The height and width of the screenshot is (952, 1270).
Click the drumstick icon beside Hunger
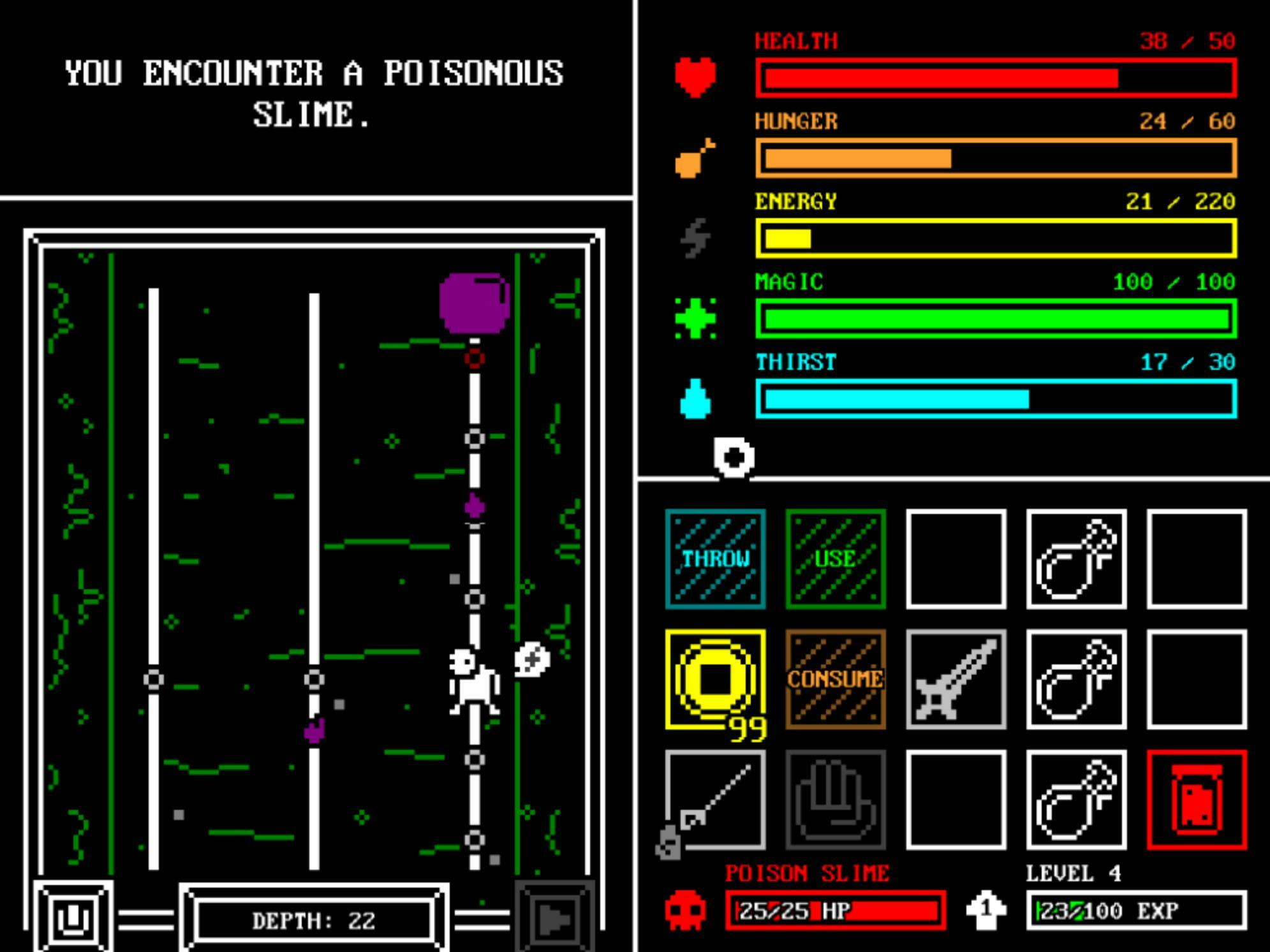tap(695, 159)
